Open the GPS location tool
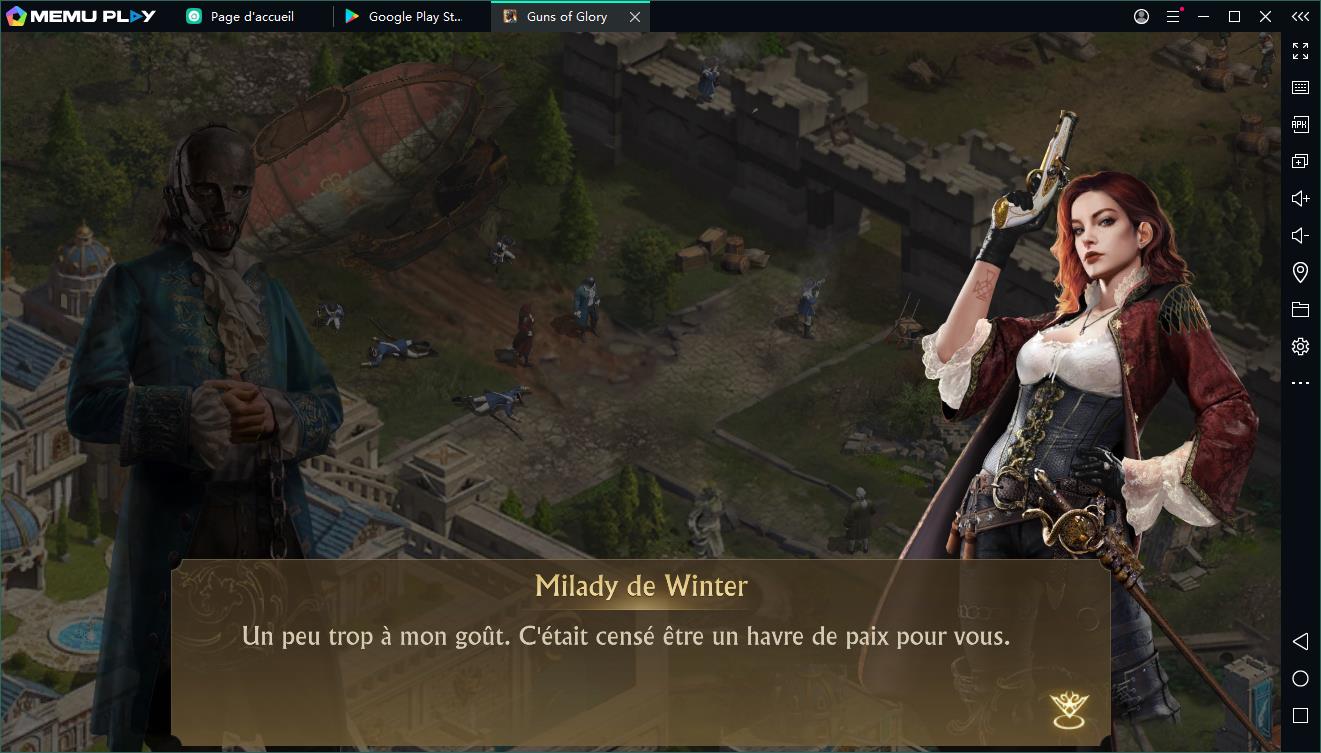This screenshot has height=753, width=1321. (1300, 272)
